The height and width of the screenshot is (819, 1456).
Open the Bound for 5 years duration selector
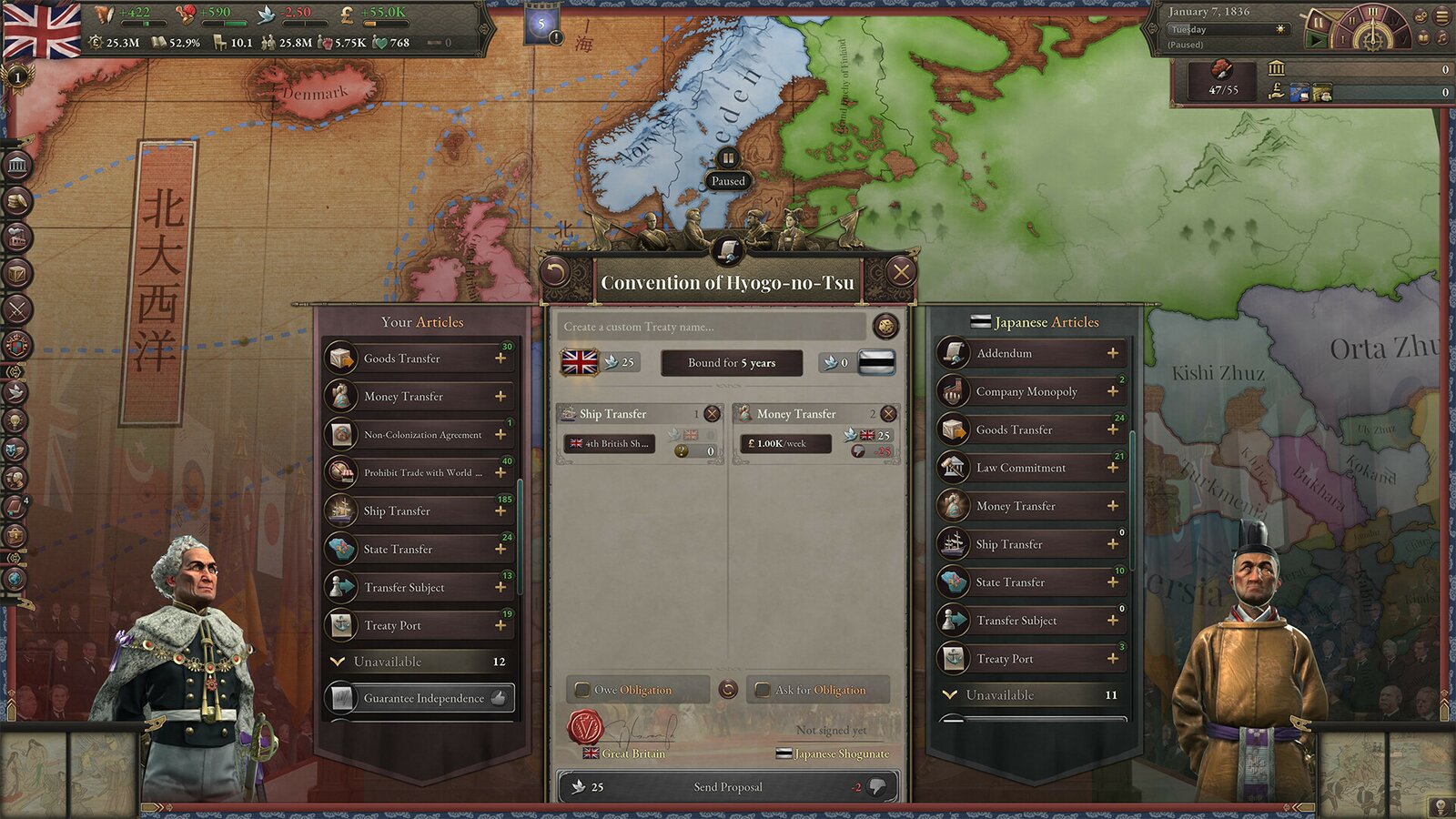pyautogui.click(x=731, y=363)
